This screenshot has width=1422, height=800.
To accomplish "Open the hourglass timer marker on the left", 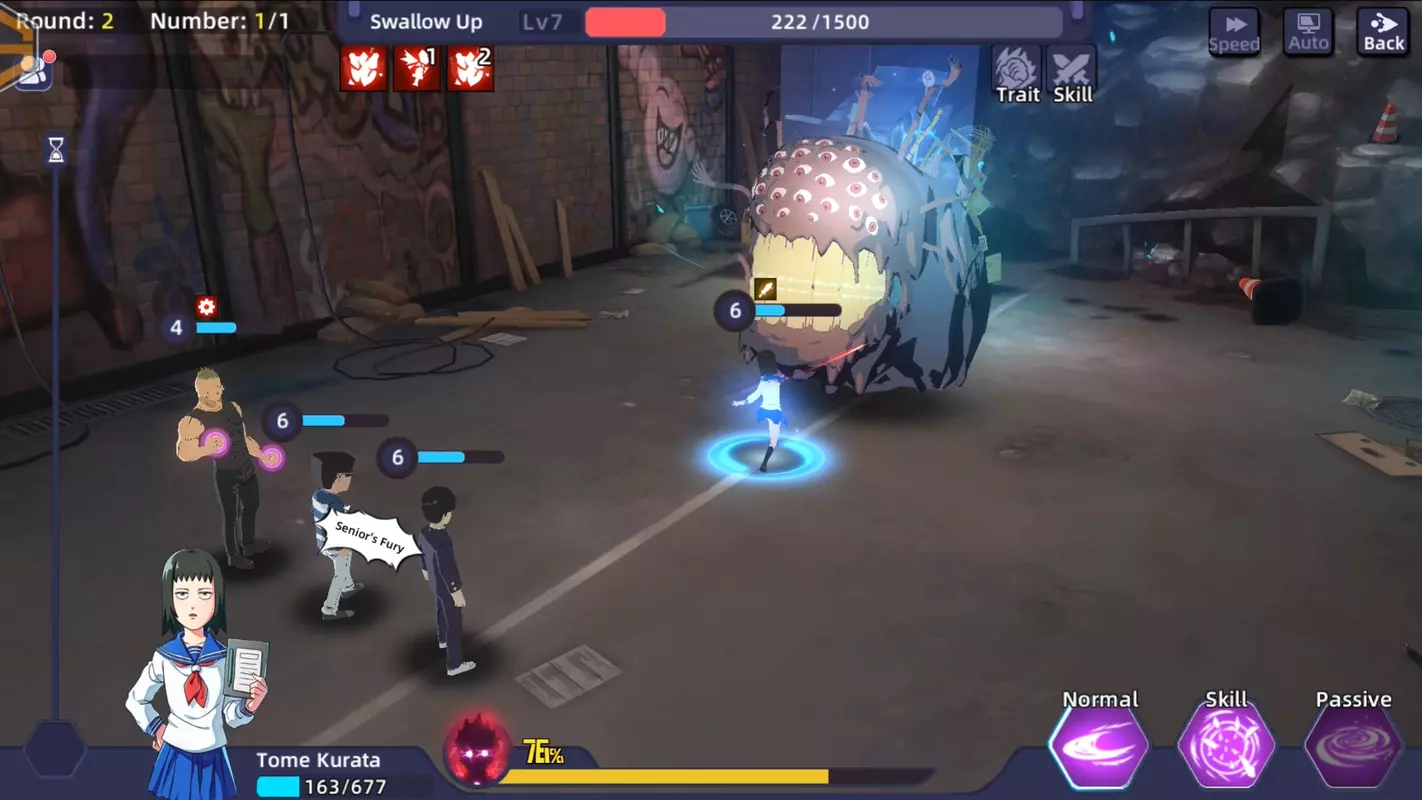I will [55, 150].
